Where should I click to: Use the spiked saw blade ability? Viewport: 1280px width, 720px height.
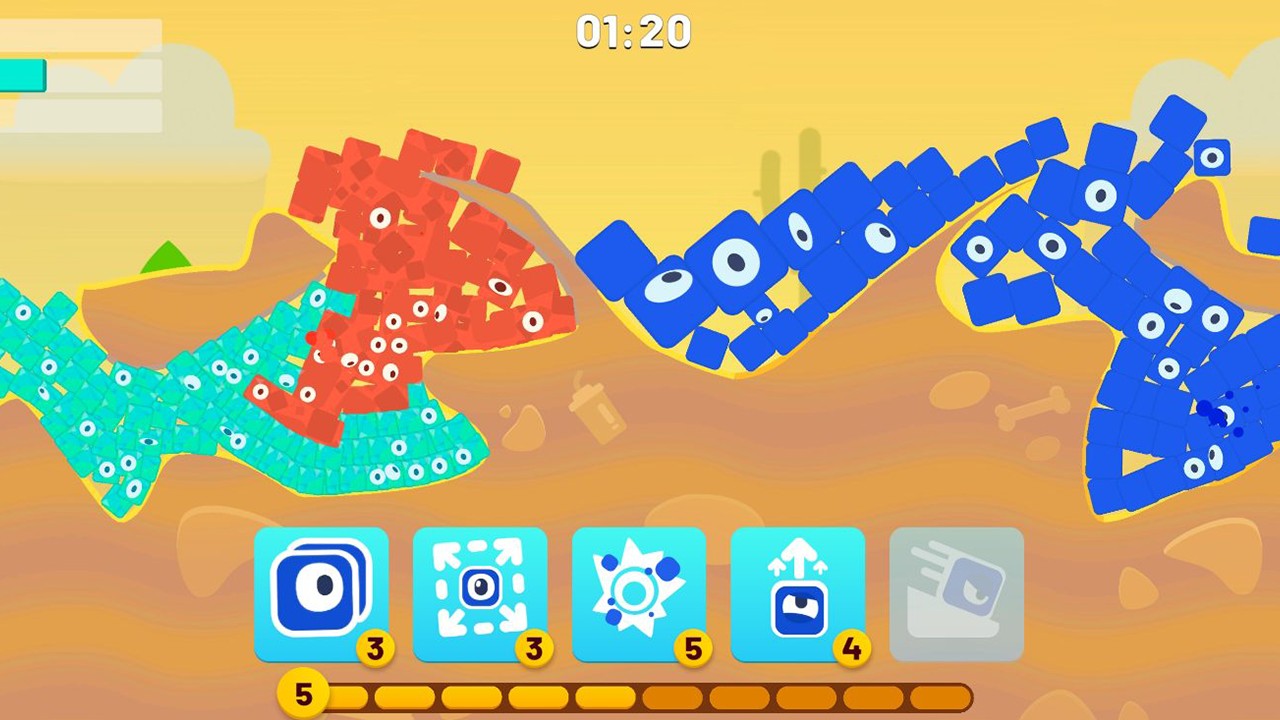pyautogui.click(x=639, y=595)
